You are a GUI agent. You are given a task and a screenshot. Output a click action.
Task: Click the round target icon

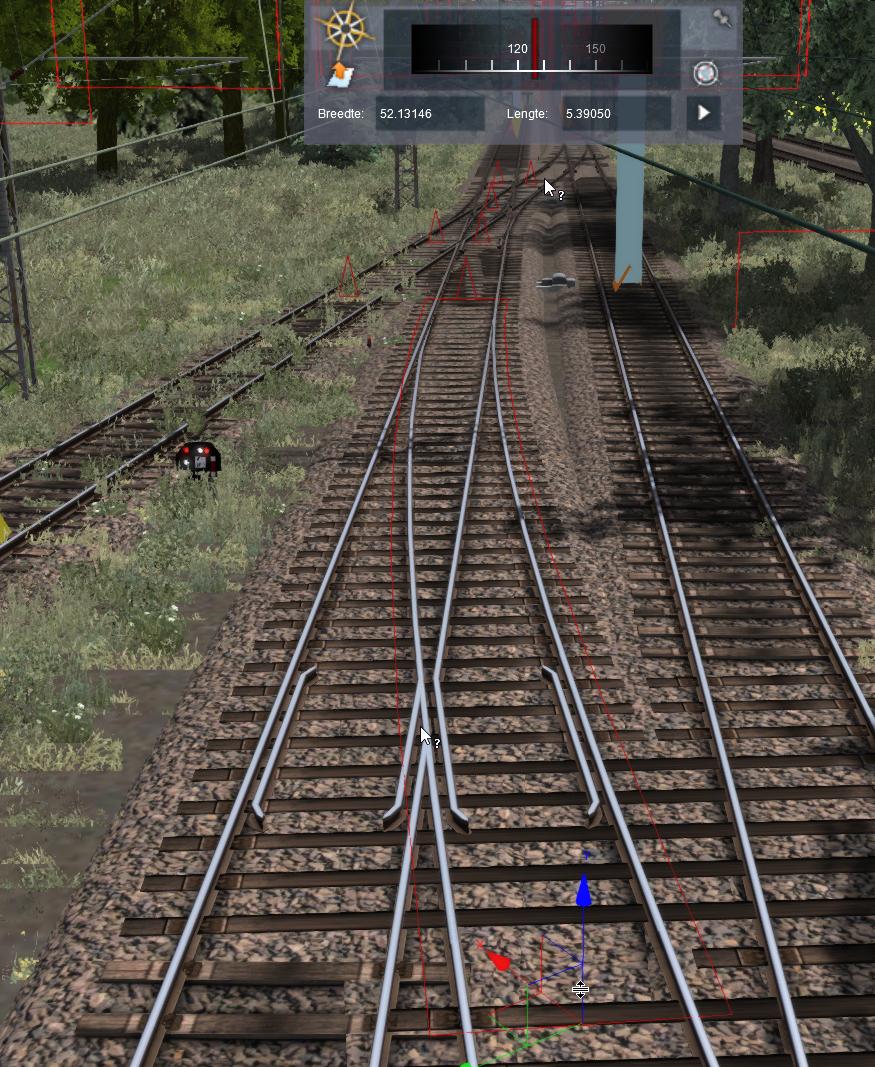[x=705, y=73]
